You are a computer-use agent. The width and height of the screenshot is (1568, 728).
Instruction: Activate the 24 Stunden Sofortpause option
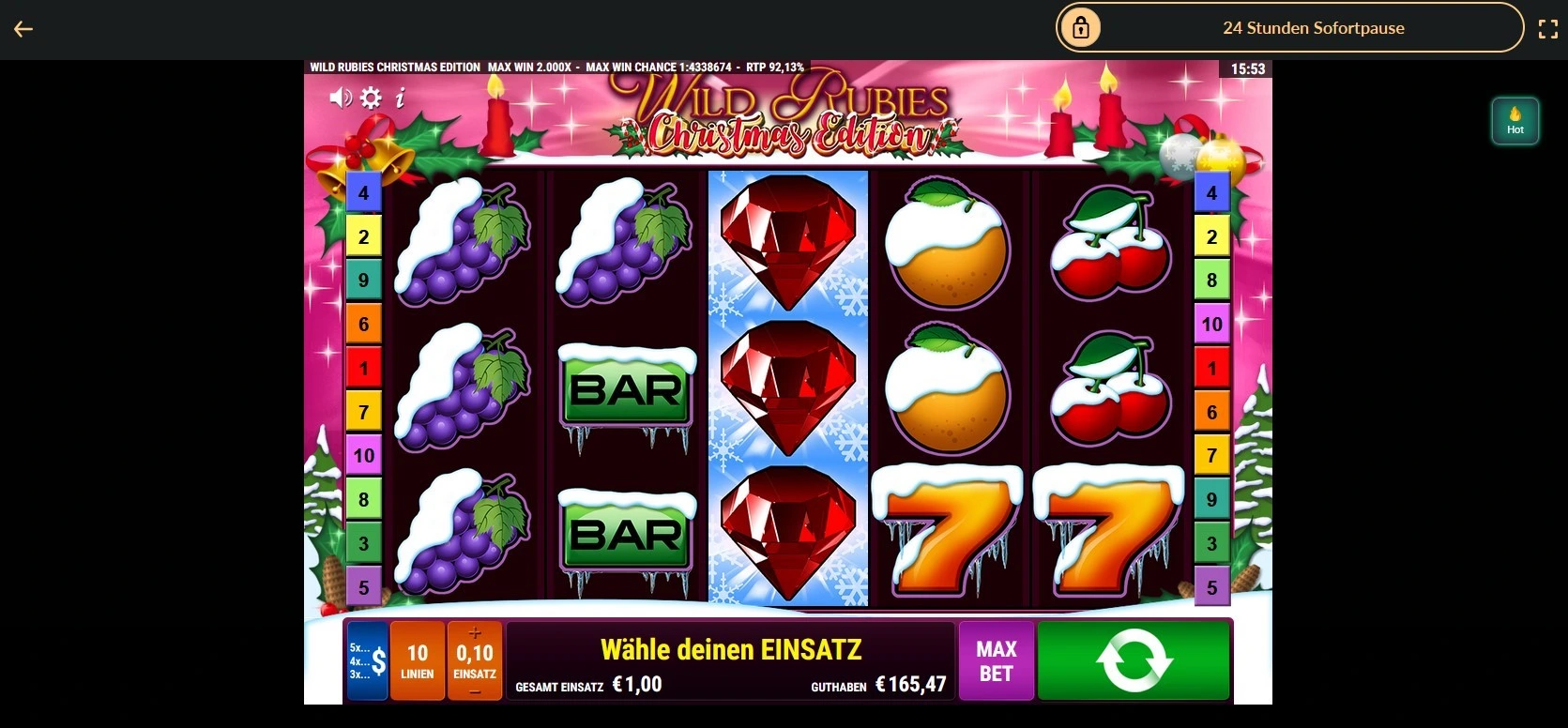point(1313,27)
